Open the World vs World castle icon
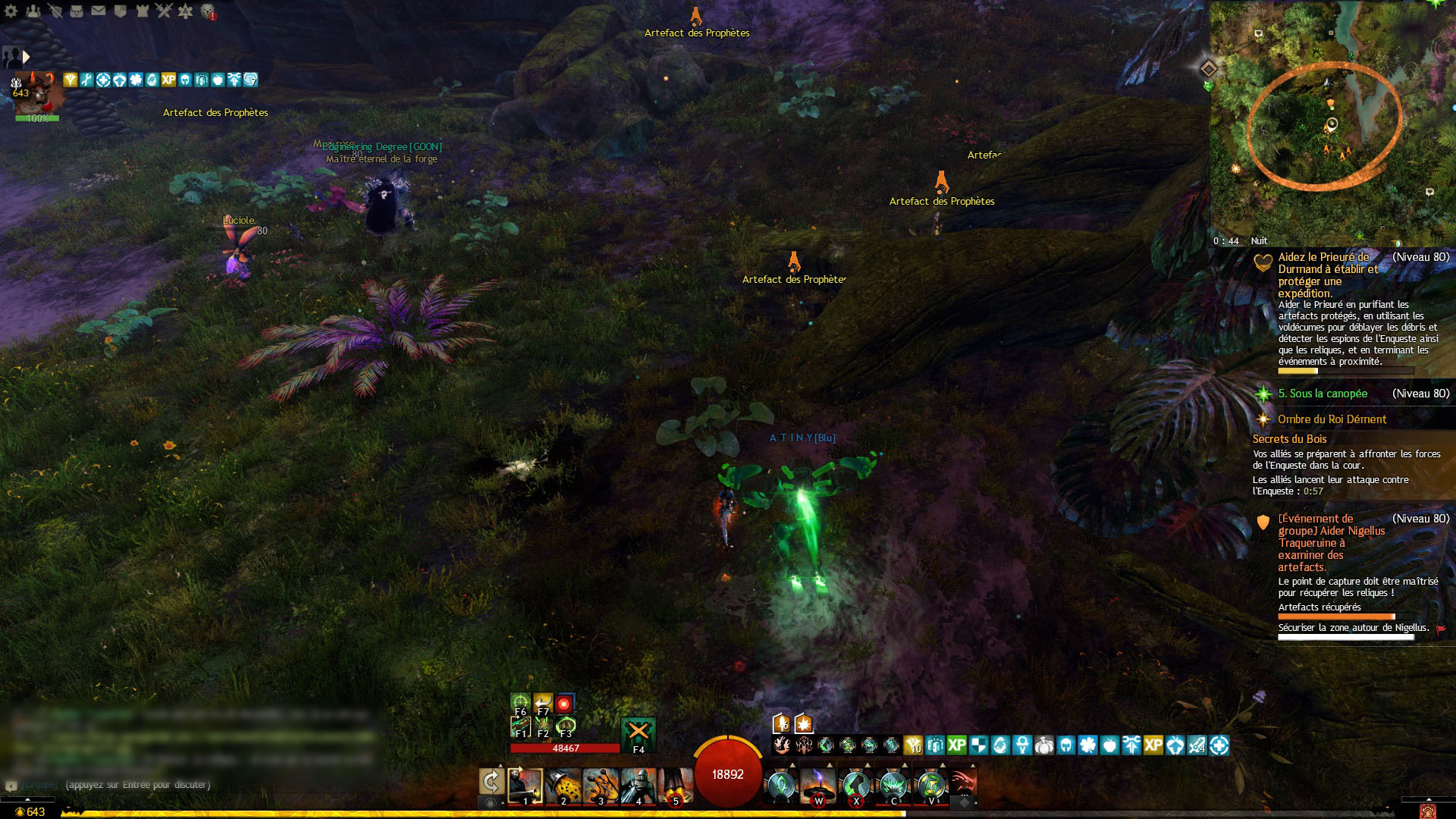 (142, 11)
